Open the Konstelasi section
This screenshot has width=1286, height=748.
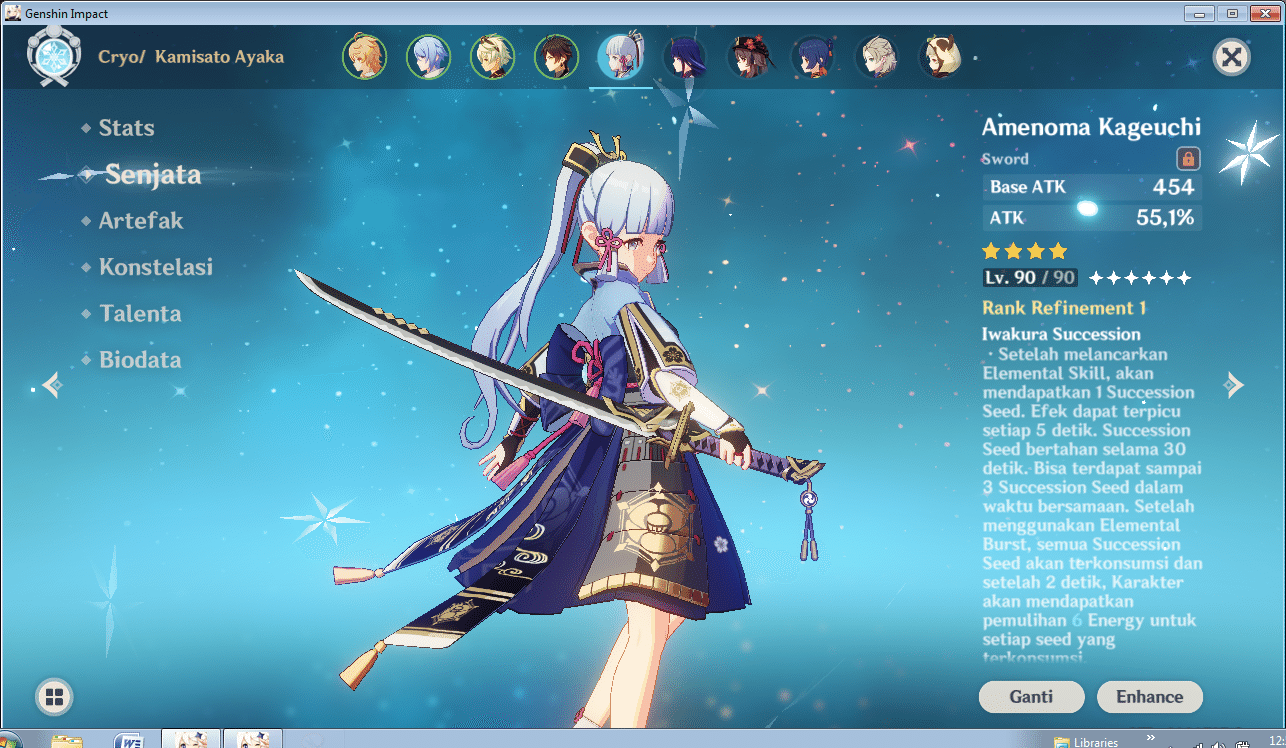tap(156, 267)
